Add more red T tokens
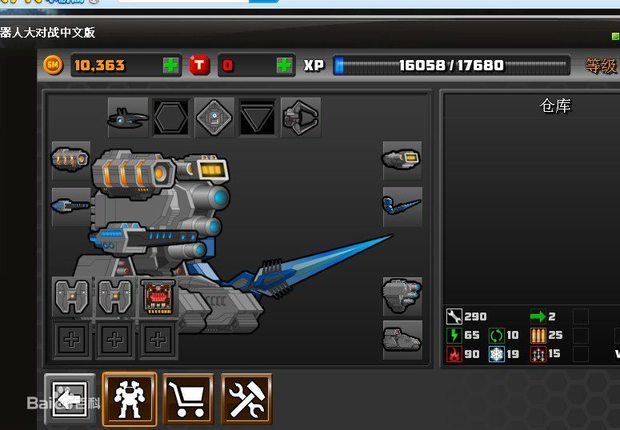The image size is (620, 430). click(x=285, y=66)
